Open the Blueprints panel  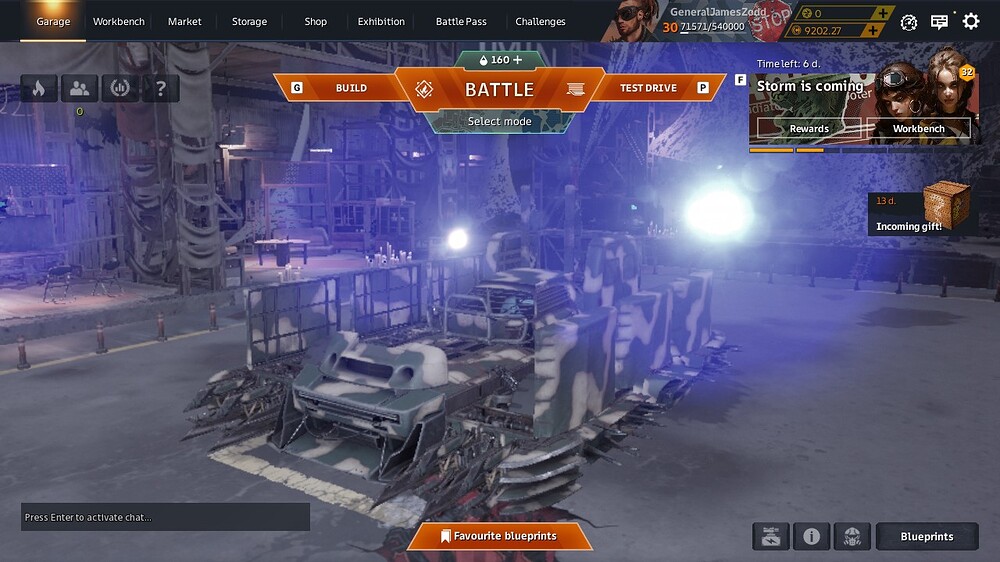click(x=927, y=537)
